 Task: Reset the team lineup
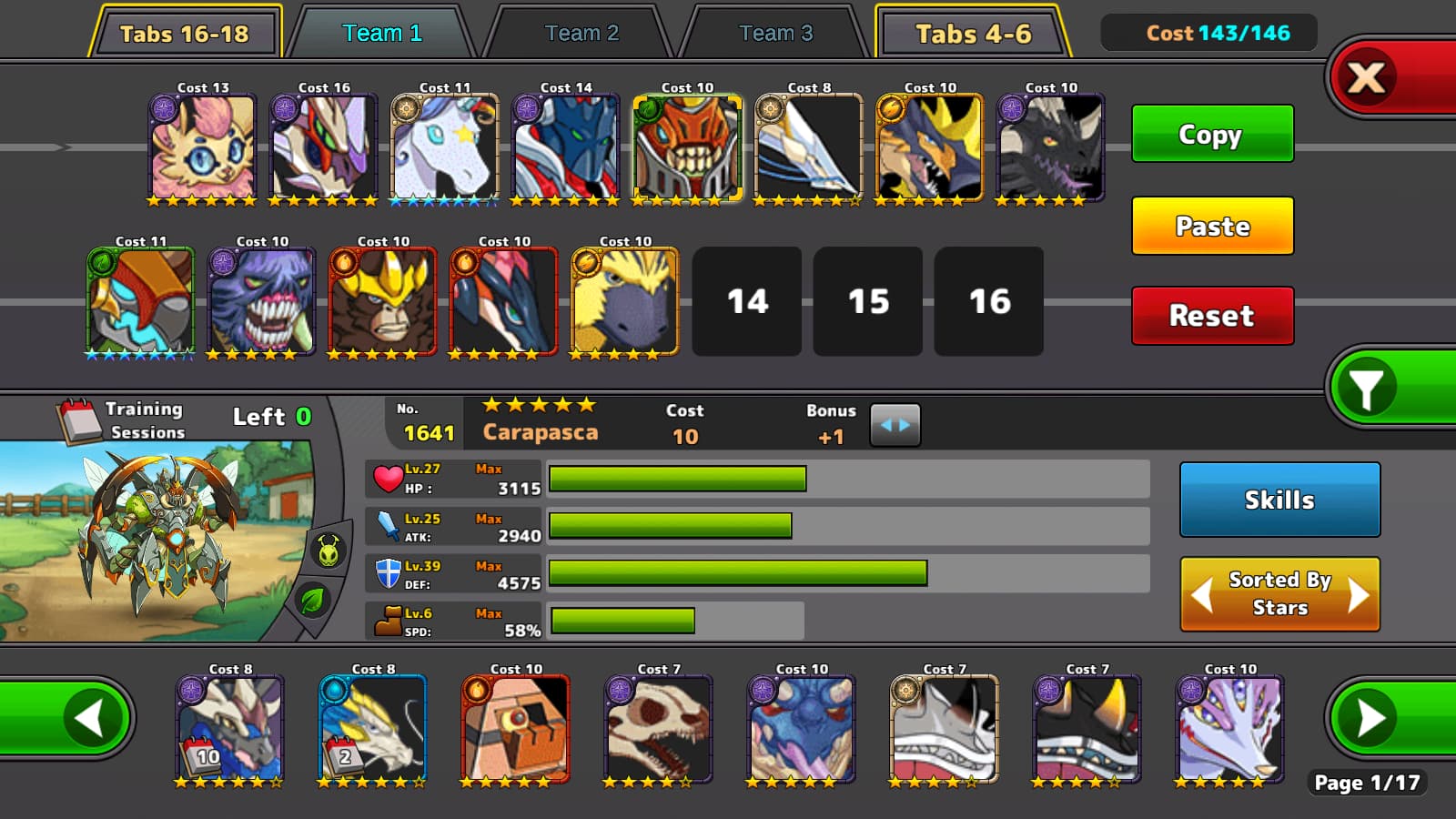coord(1211,315)
